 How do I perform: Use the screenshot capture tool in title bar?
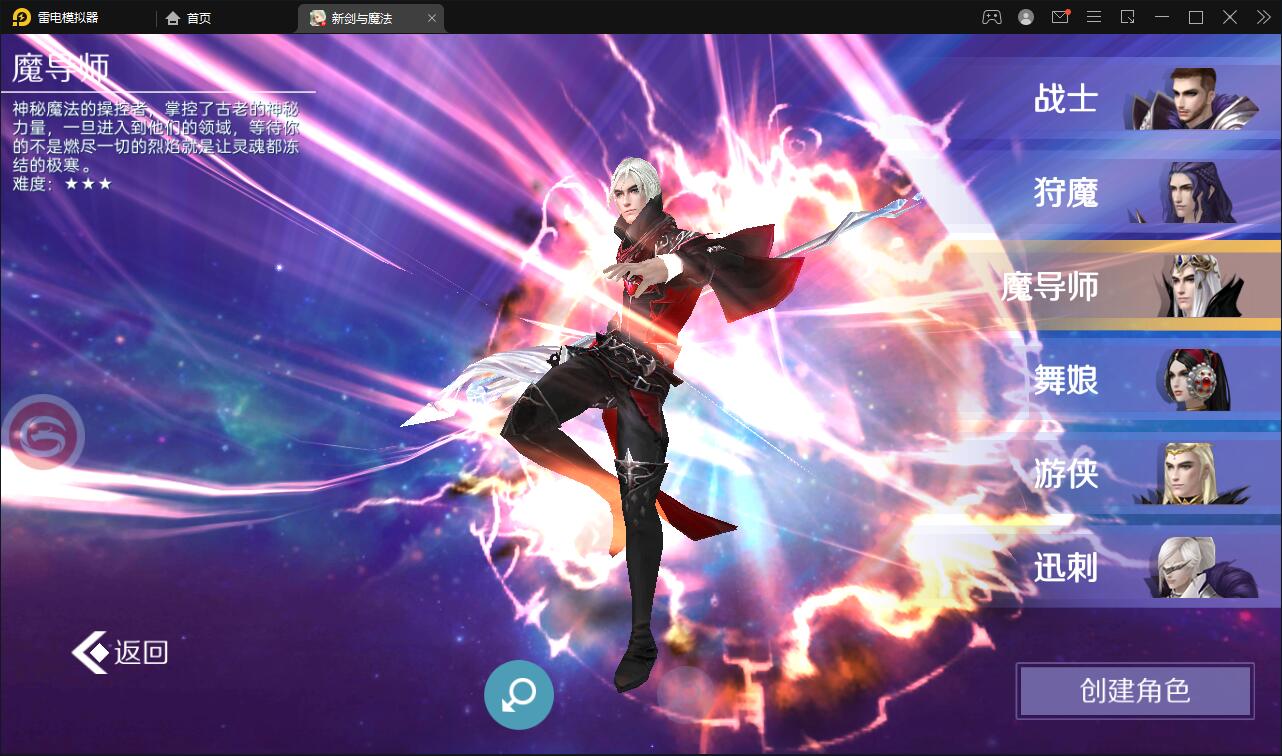[1127, 17]
